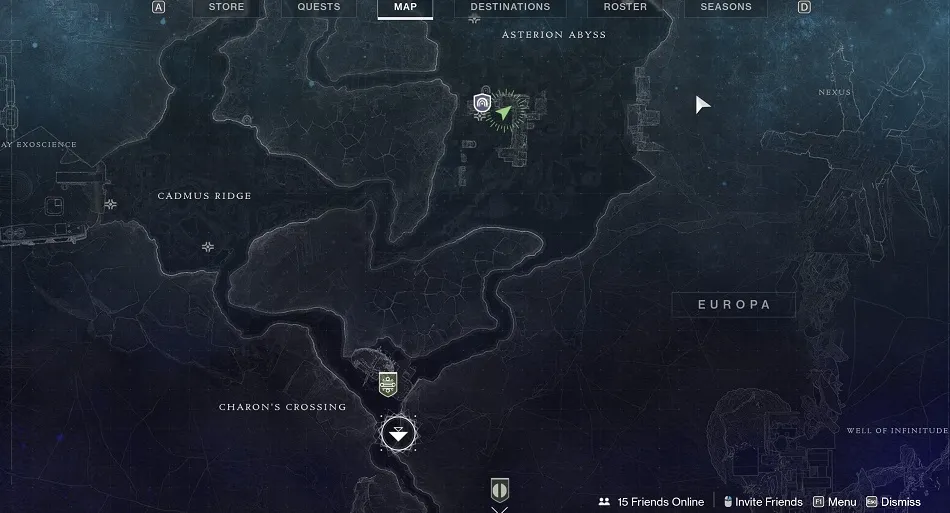The image size is (950, 513).
Task: Switch to the Seasons tab
Action: [726, 7]
